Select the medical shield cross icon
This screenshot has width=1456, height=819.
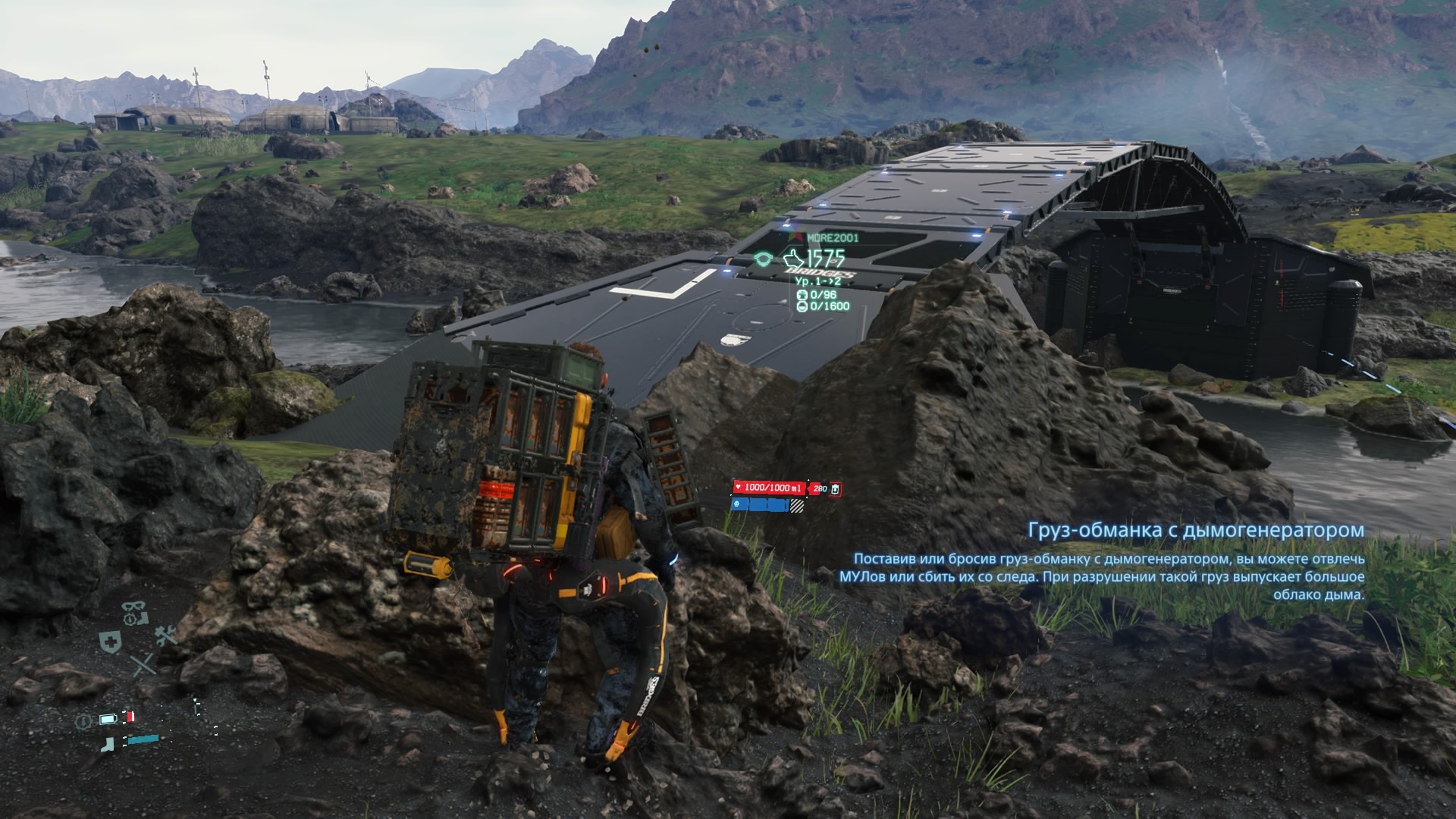[110, 641]
